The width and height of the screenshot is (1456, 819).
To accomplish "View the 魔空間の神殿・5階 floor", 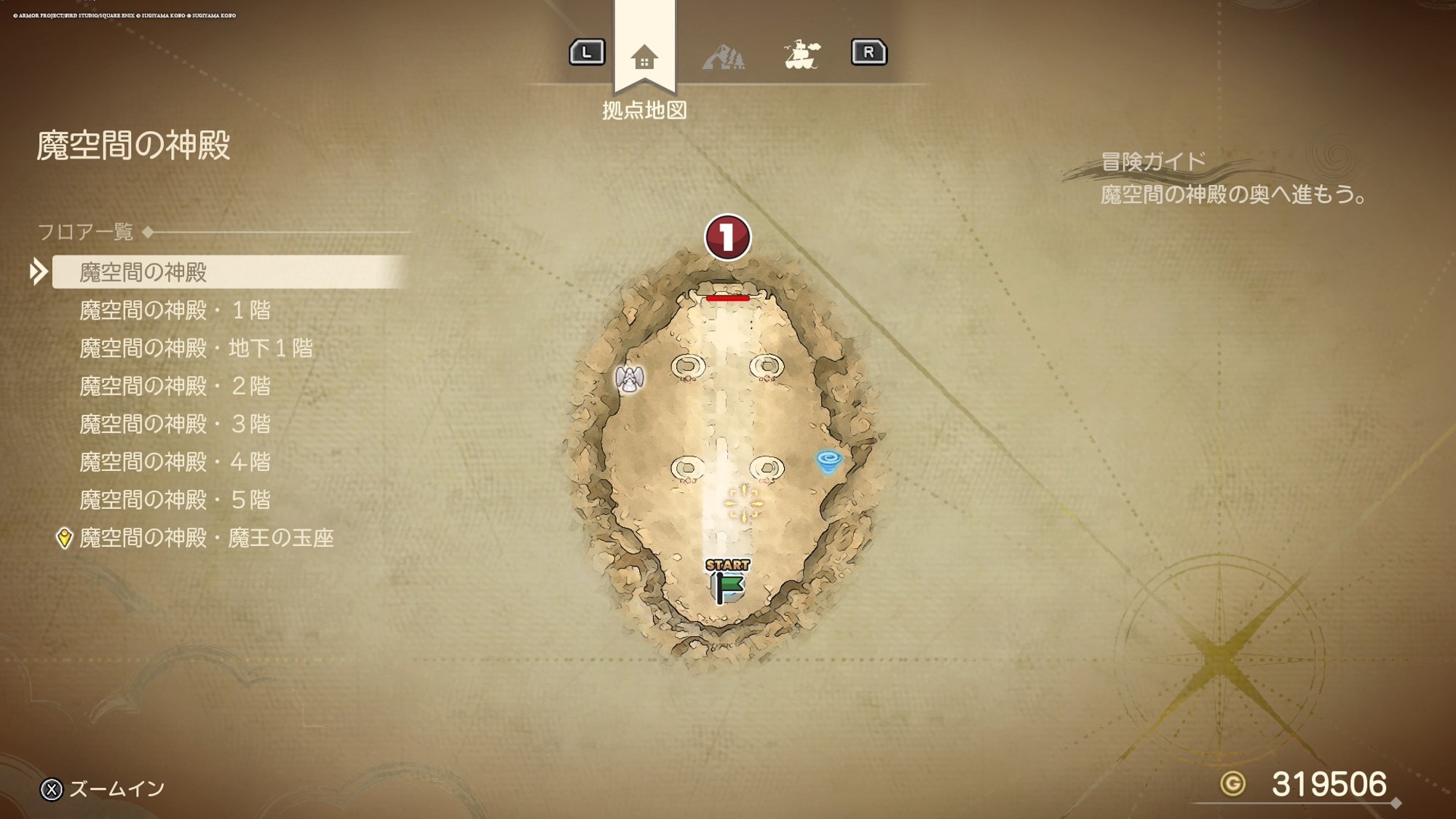I will click(175, 499).
